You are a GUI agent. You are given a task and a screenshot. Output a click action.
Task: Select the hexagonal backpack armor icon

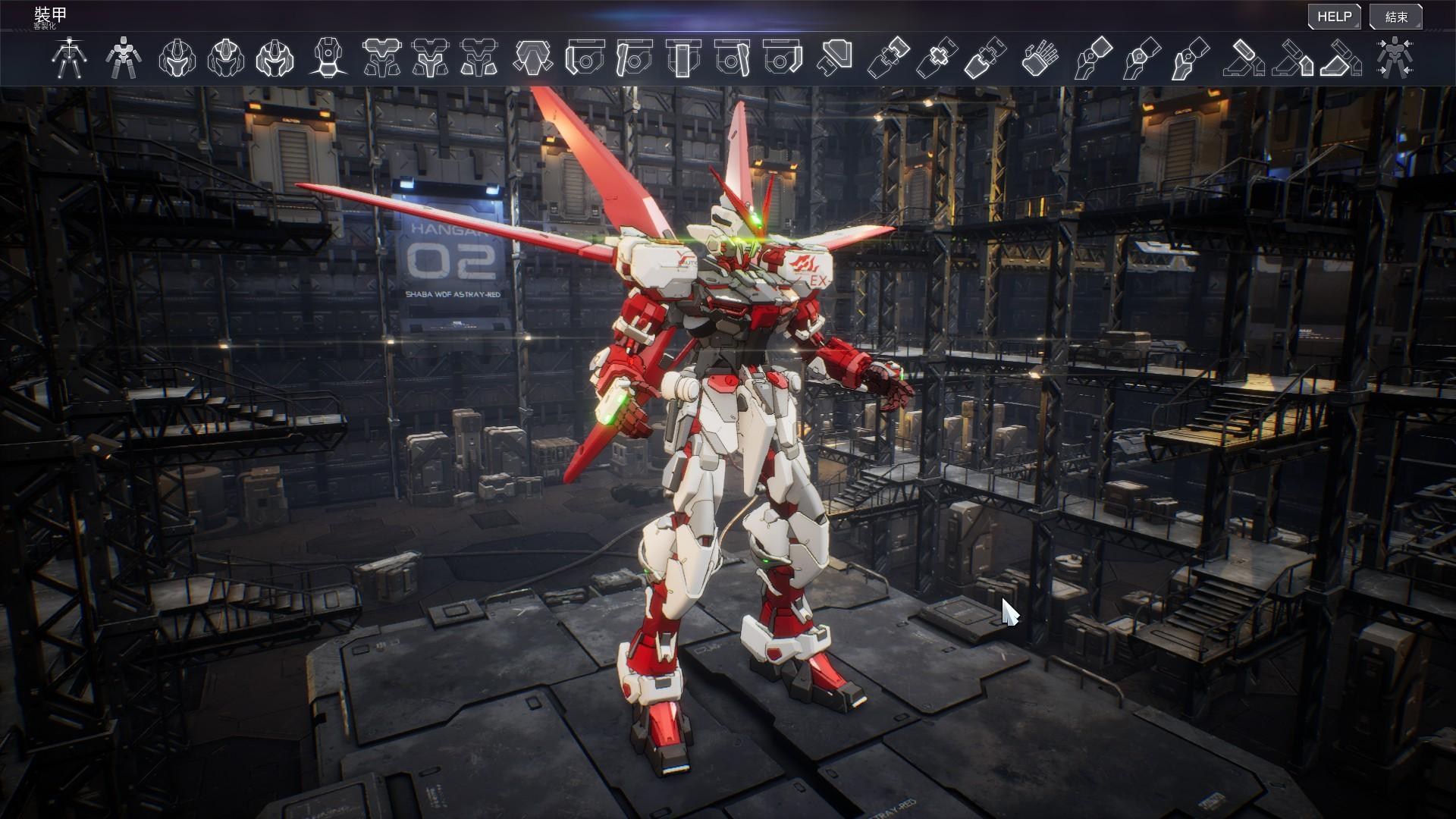533,58
